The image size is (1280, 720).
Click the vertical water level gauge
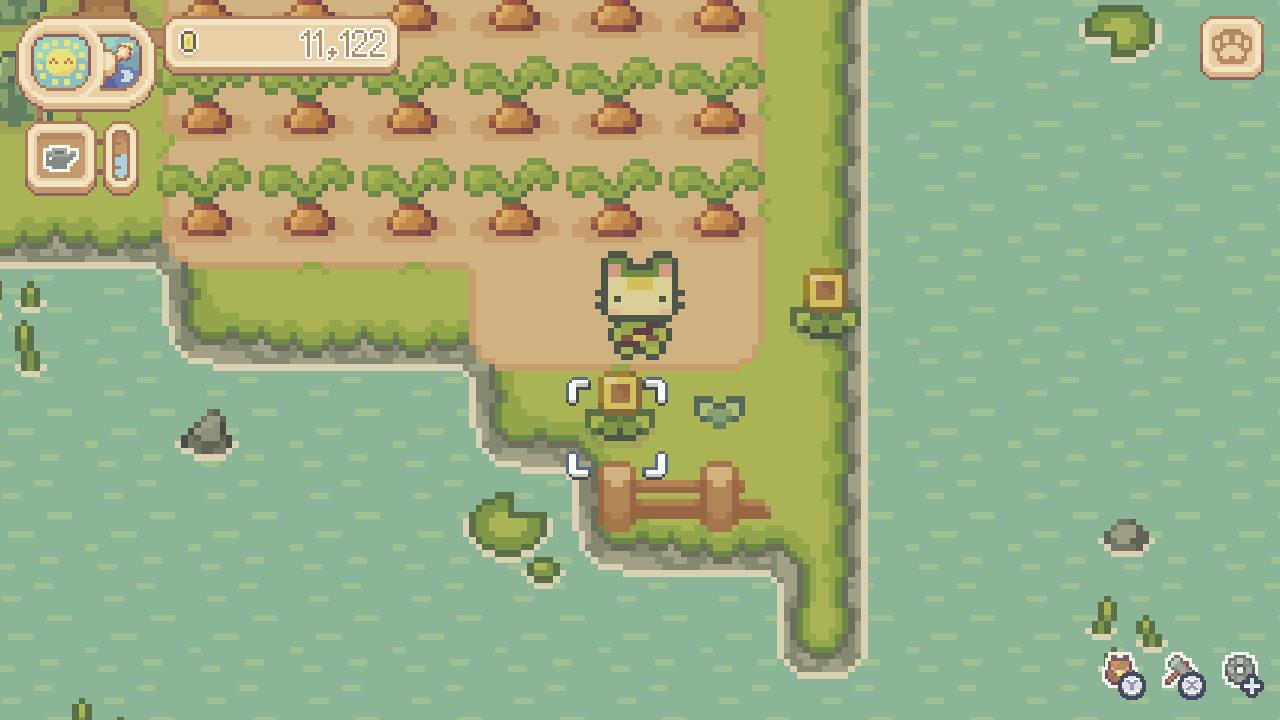point(119,158)
